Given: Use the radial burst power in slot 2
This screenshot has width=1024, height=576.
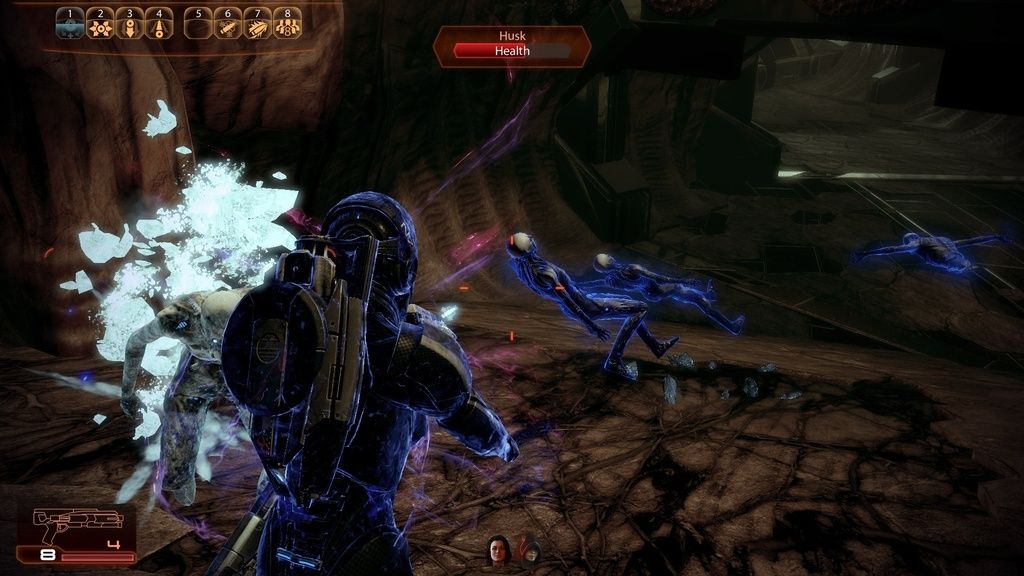Looking at the screenshot, I should point(100,24).
